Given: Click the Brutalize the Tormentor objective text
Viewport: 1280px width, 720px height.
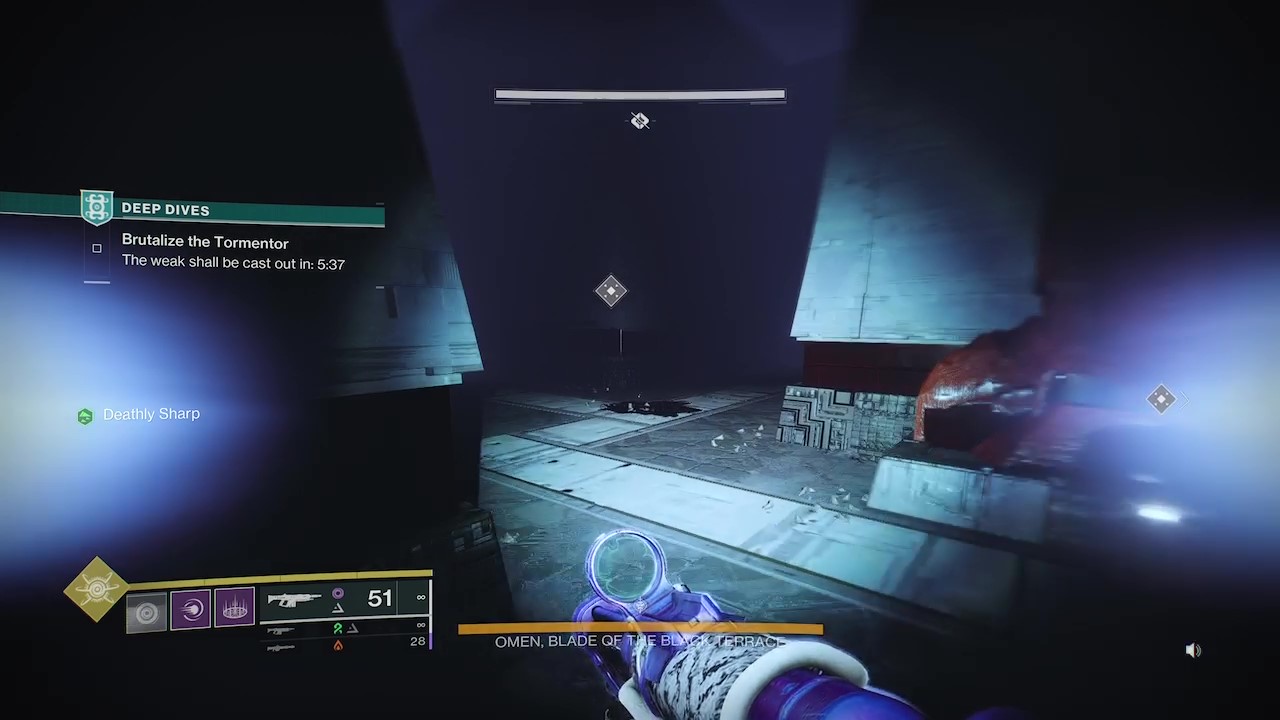Looking at the screenshot, I should coord(205,242).
